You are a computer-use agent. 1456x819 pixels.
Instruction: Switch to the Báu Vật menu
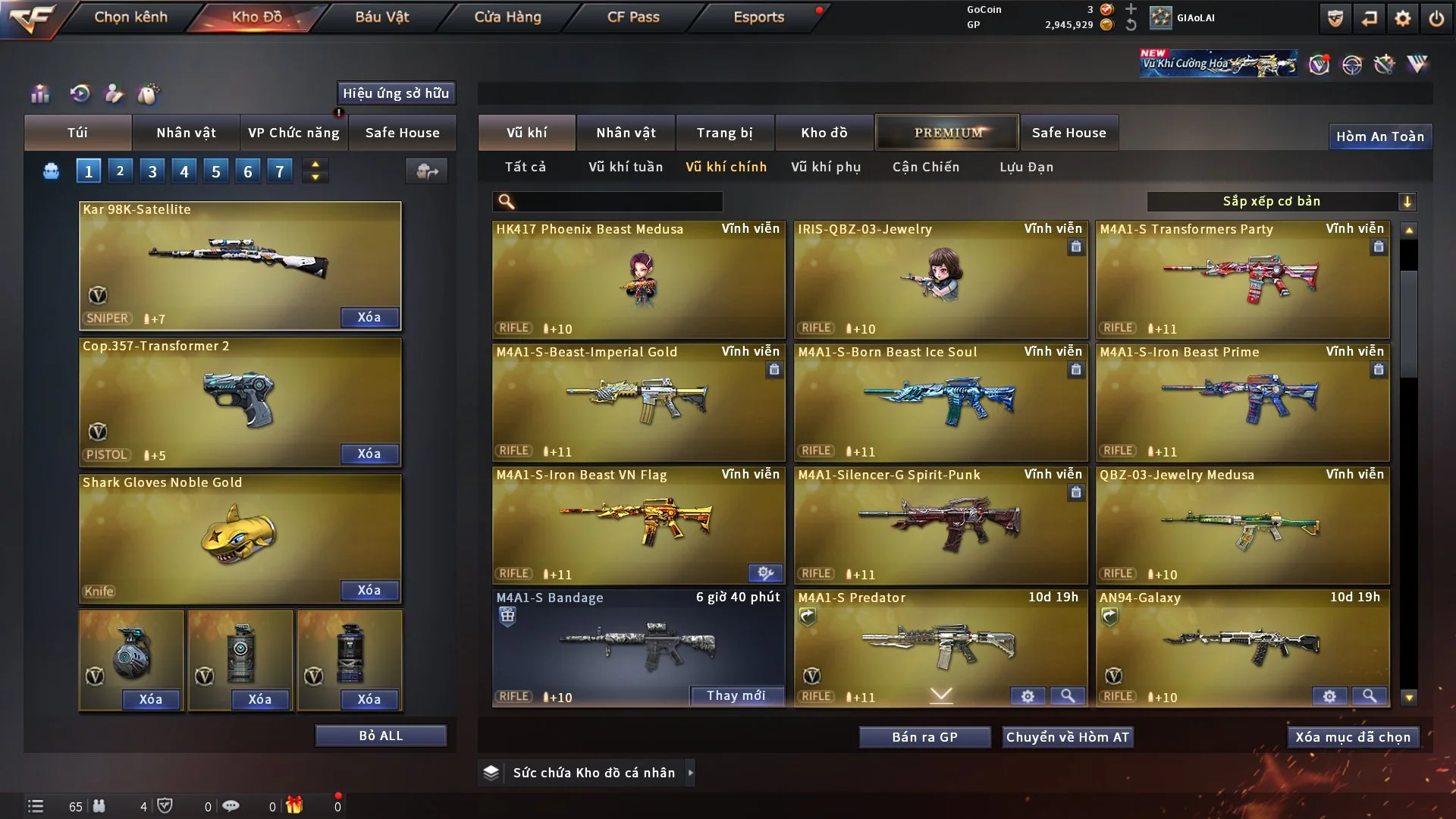[x=381, y=17]
